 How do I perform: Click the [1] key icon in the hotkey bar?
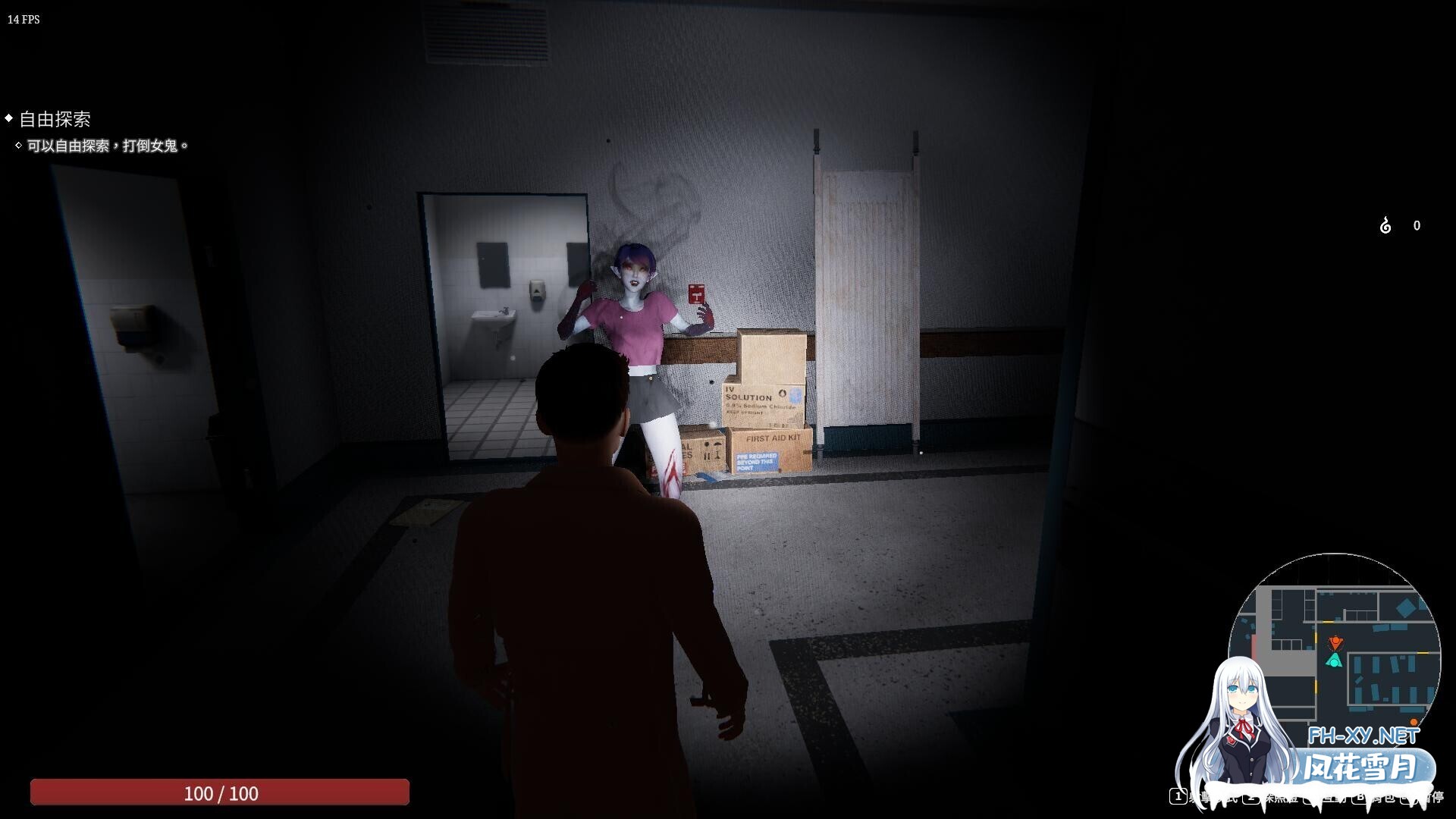click(x=1178, y=797)
